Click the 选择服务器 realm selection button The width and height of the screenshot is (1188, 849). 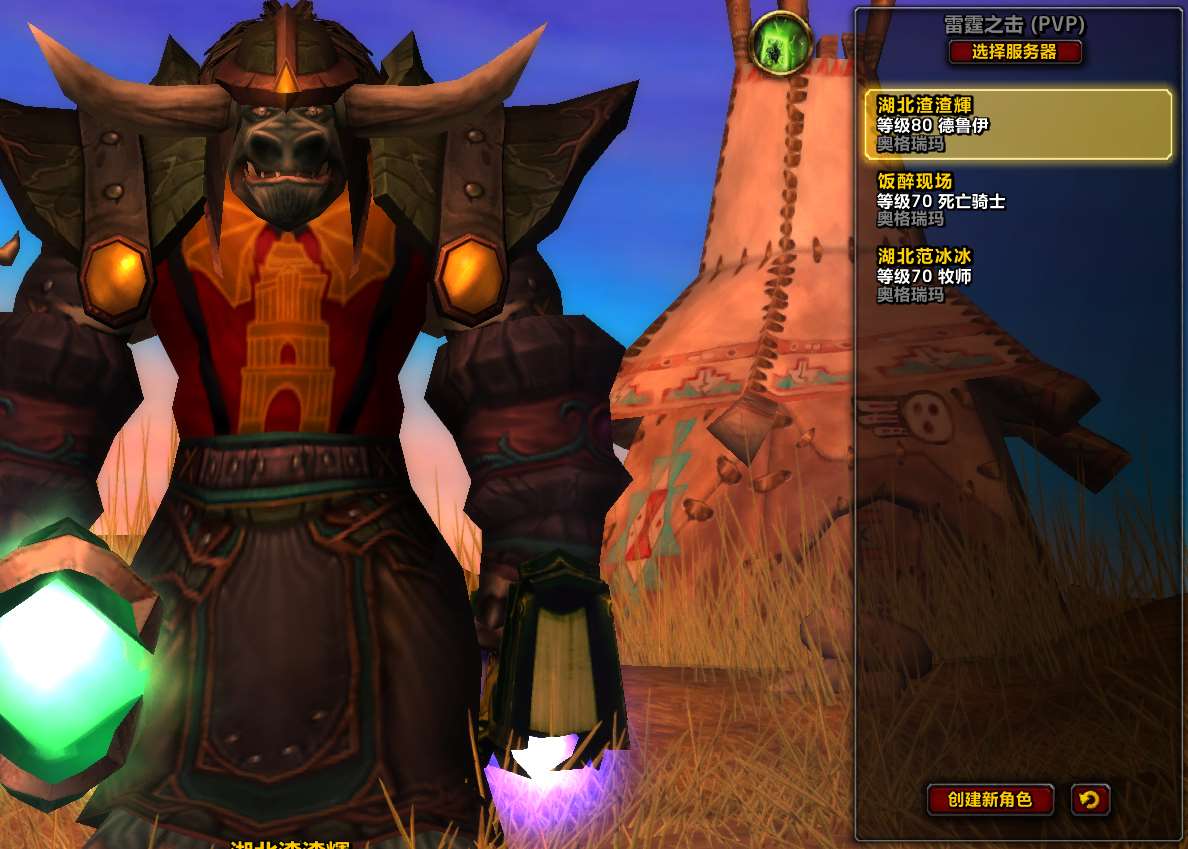1015,52
